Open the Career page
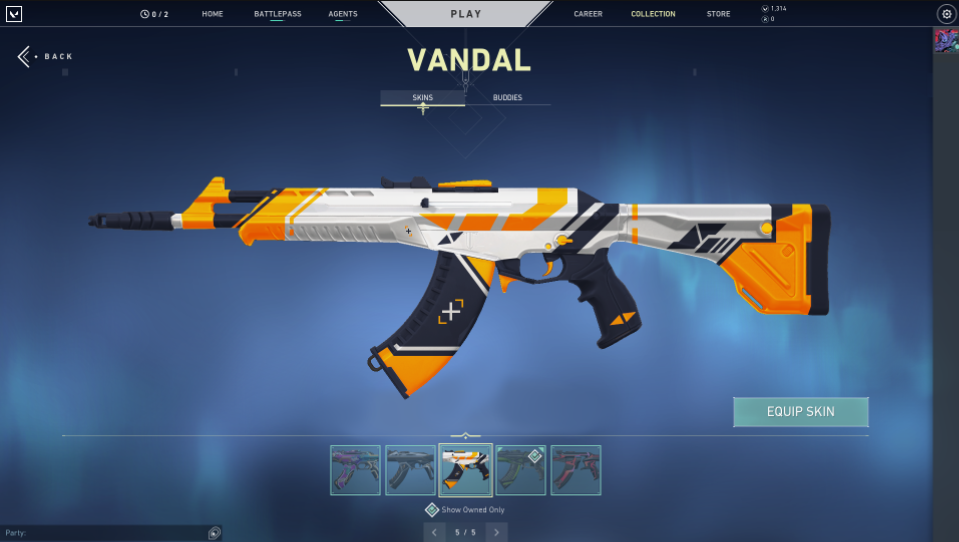The image size is (959, 542). click(588, 14)
